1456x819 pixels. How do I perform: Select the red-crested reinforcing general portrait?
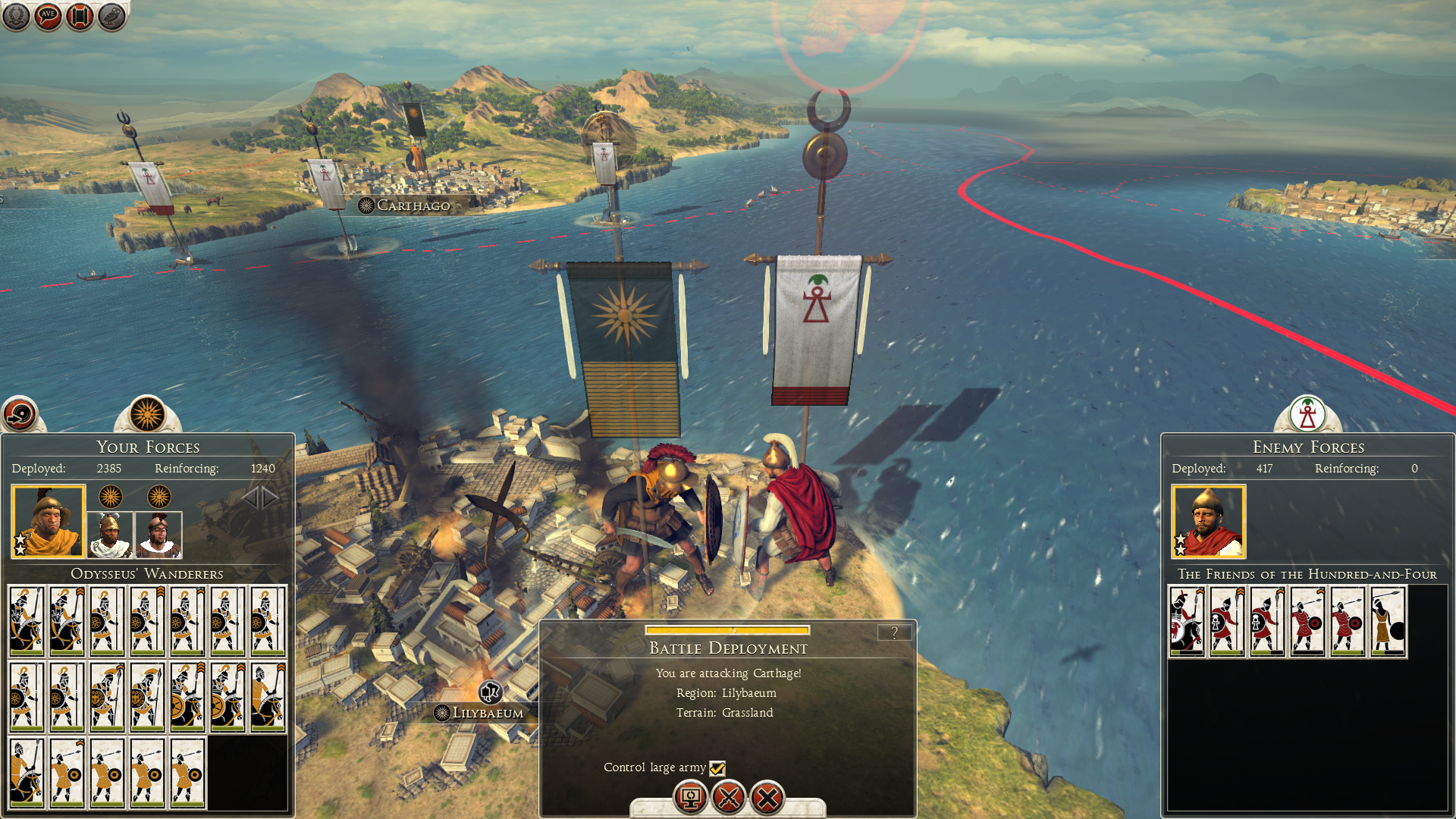click(x=158, y=534)
